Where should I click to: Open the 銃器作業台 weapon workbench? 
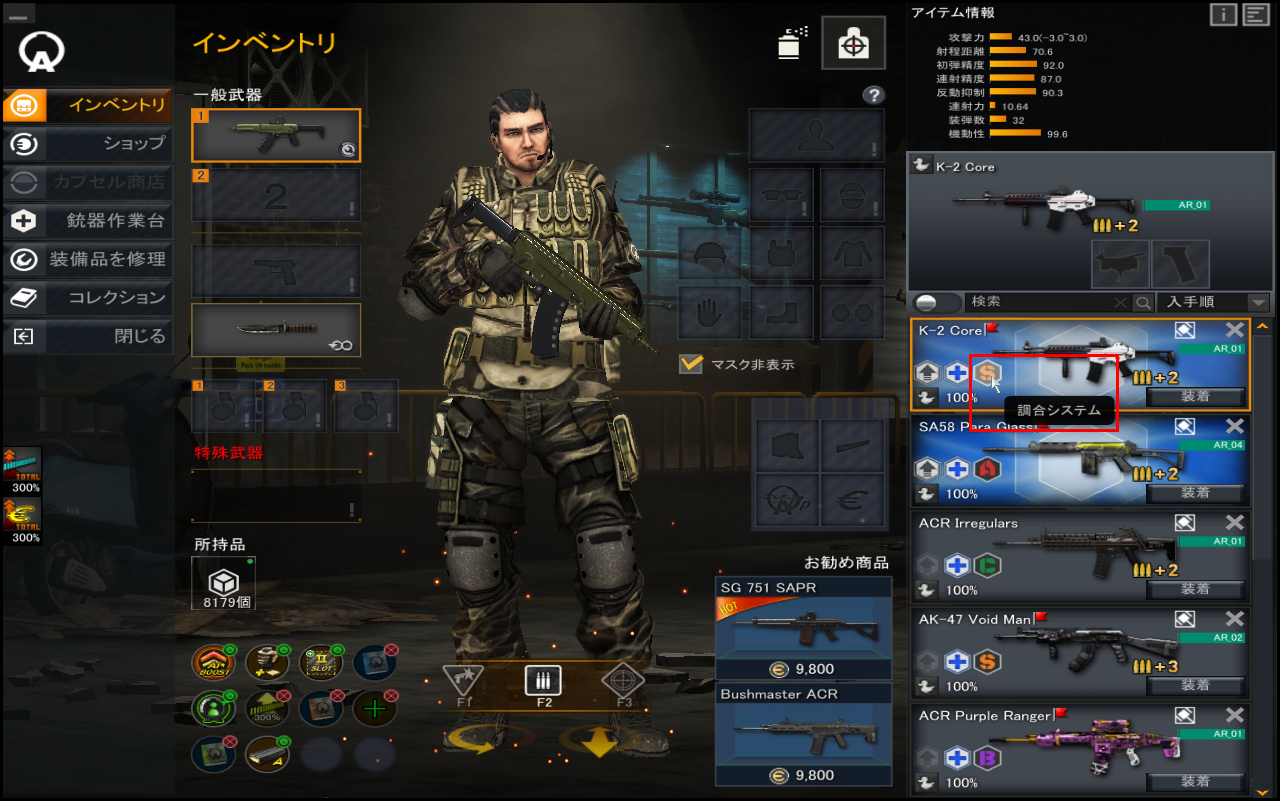tap(88, 221)
